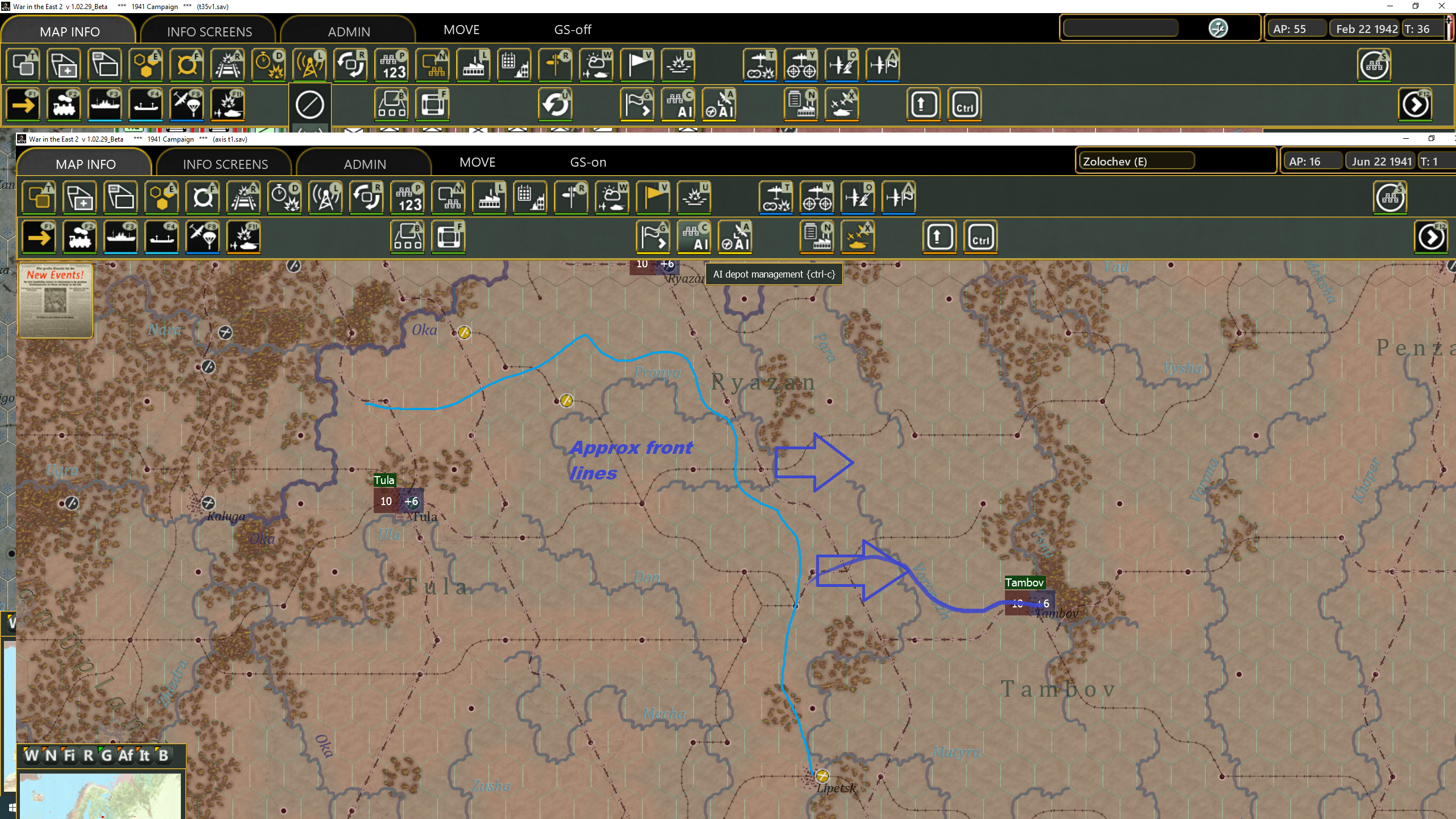
Task: Switch to rail movement mode (F2 train icon)
Action: (80, 236)
